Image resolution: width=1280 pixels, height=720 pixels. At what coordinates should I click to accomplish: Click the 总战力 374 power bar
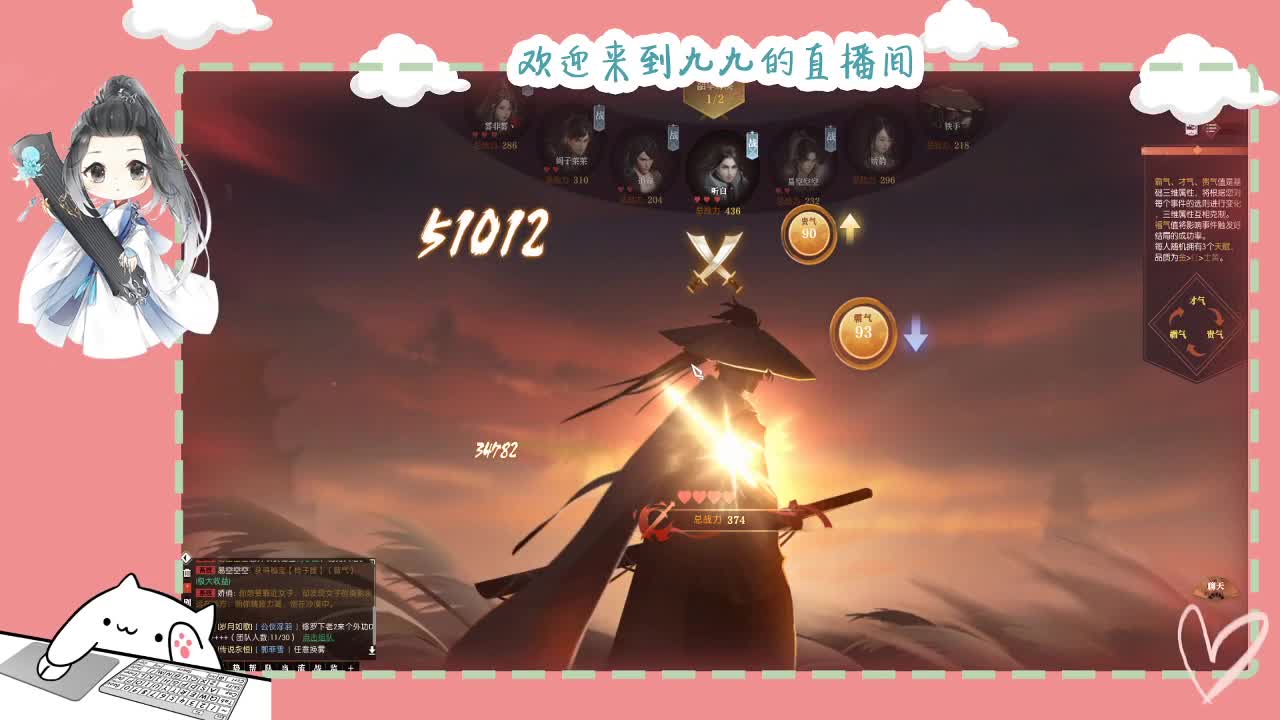point(720,517)
